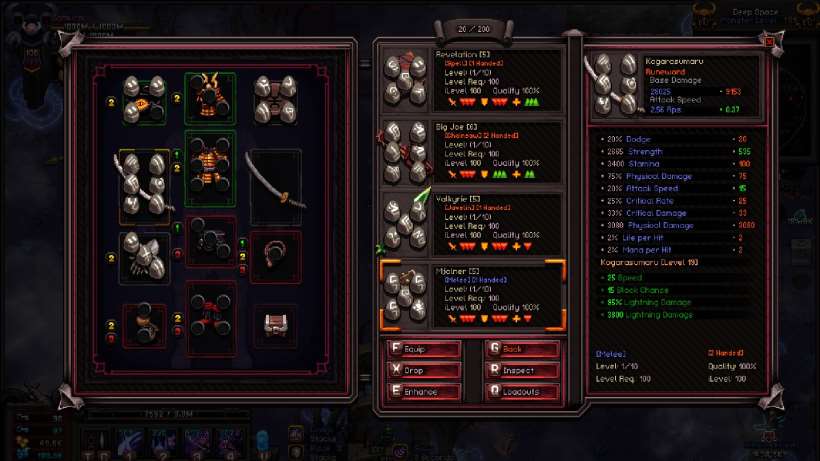Screen dimensions: 820x461
Task: Select the highlighted Mjolner item row
Action: pyautogui.click(x=470, y=296)
